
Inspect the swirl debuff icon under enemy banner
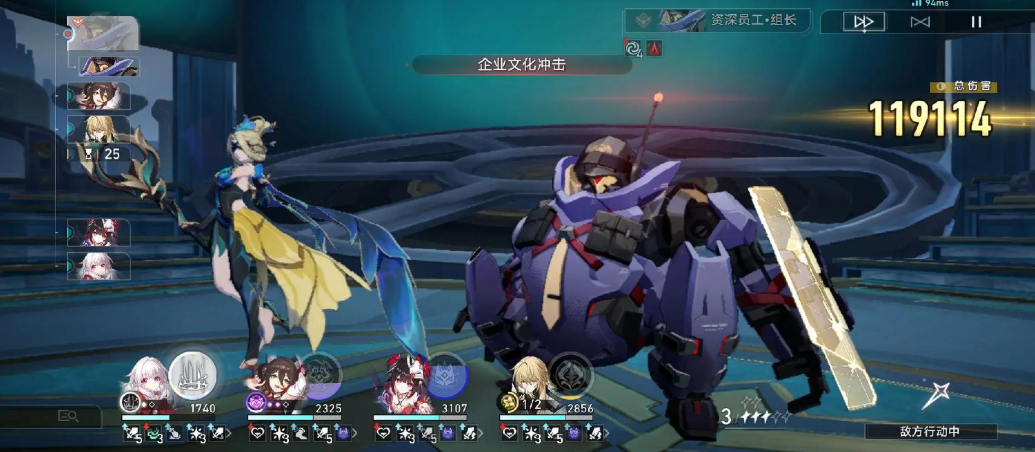click(x=632, y=47)
